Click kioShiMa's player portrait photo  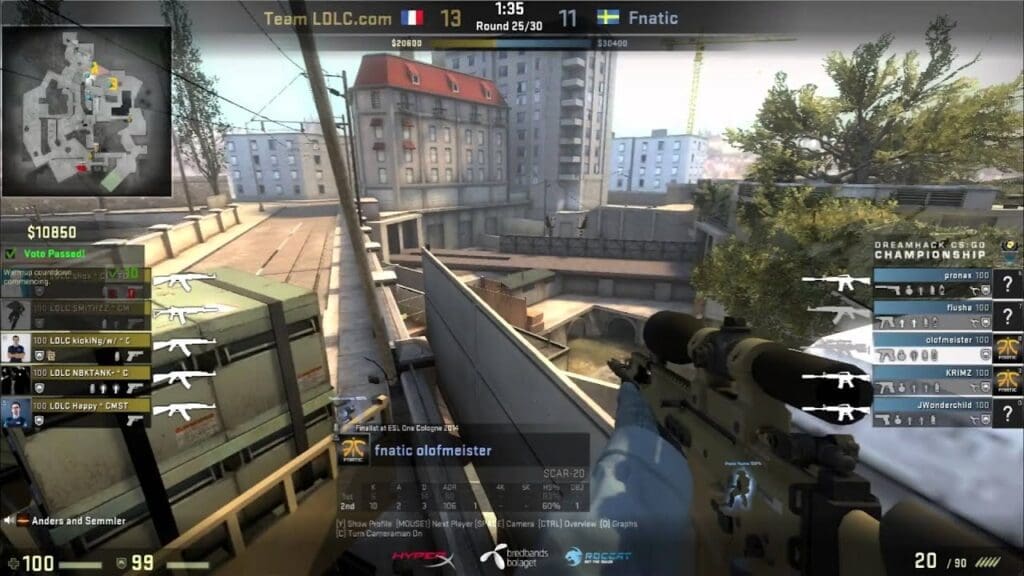point(15,346)
